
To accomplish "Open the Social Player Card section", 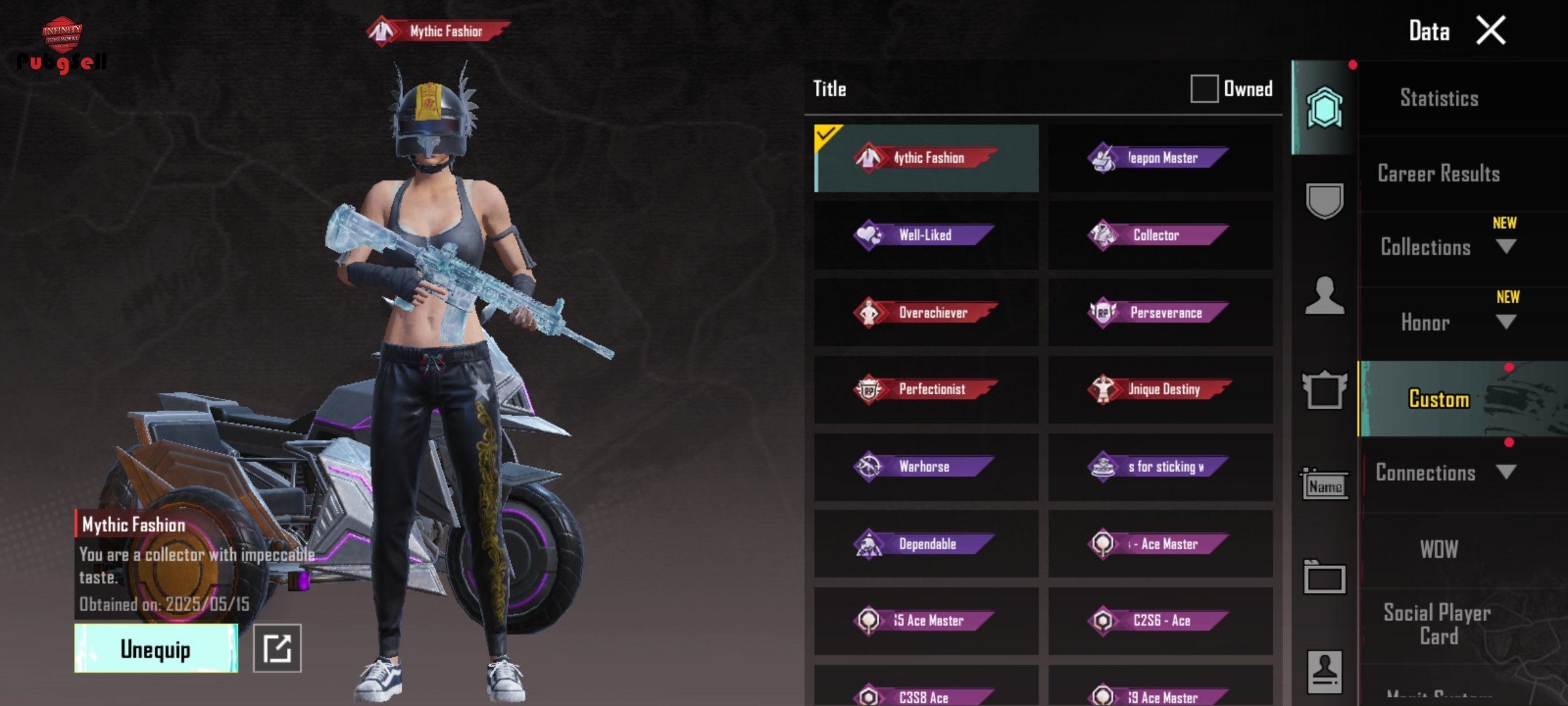I will (x=1439, y=624).
